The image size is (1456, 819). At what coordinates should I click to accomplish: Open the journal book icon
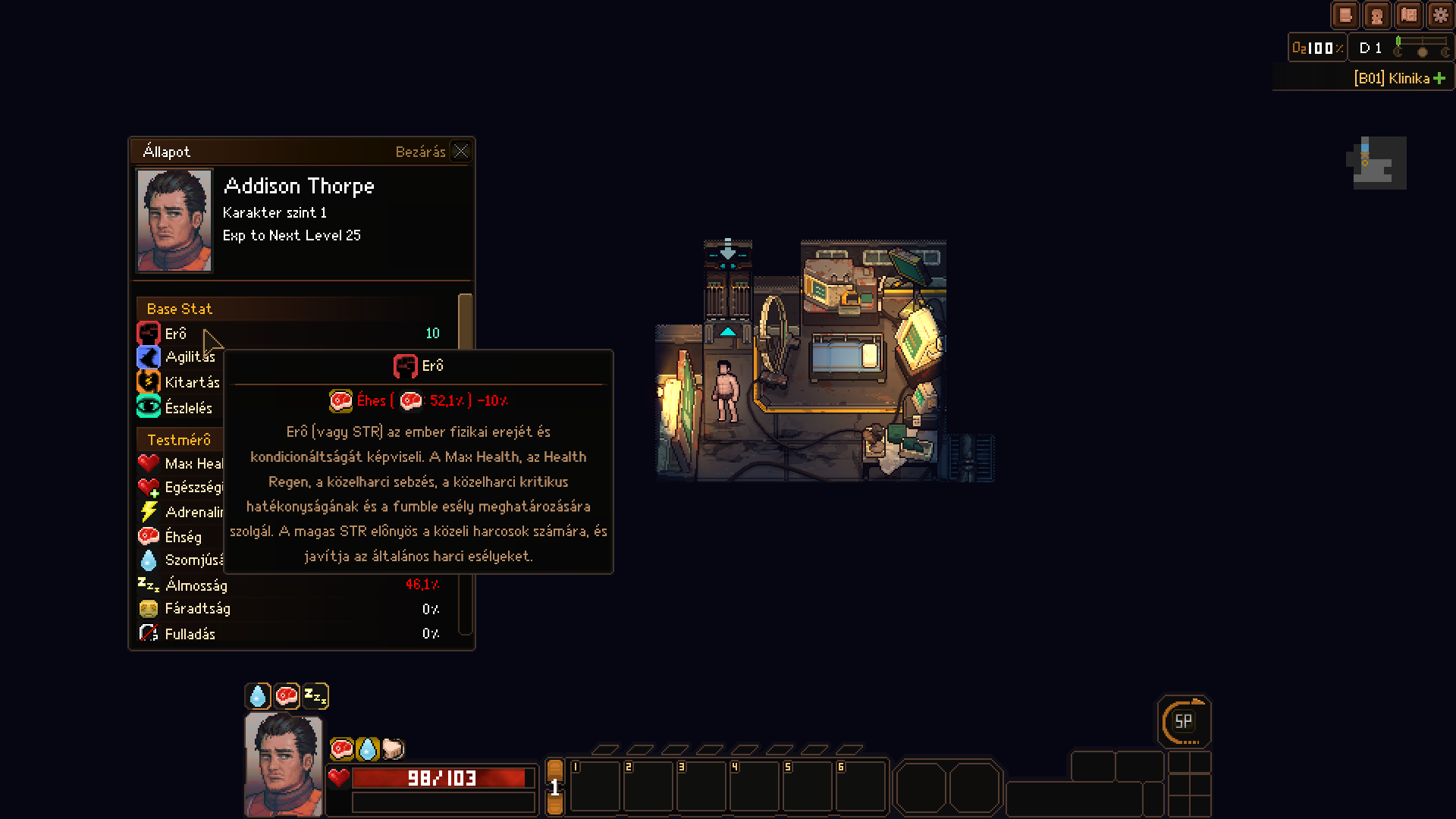pos(1345,15)
